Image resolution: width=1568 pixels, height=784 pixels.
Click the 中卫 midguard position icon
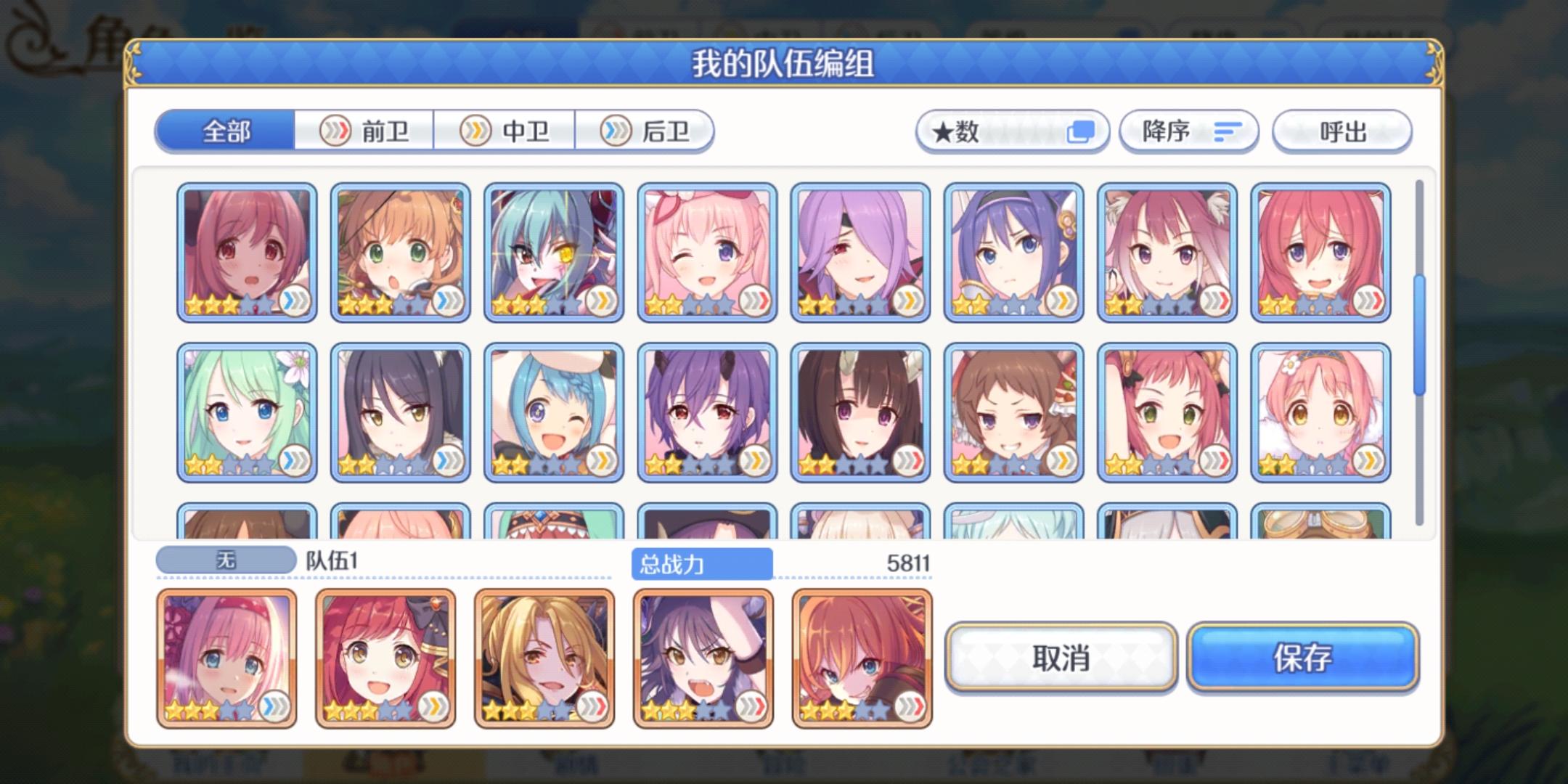pyautogui.click(x=476, y=131)
